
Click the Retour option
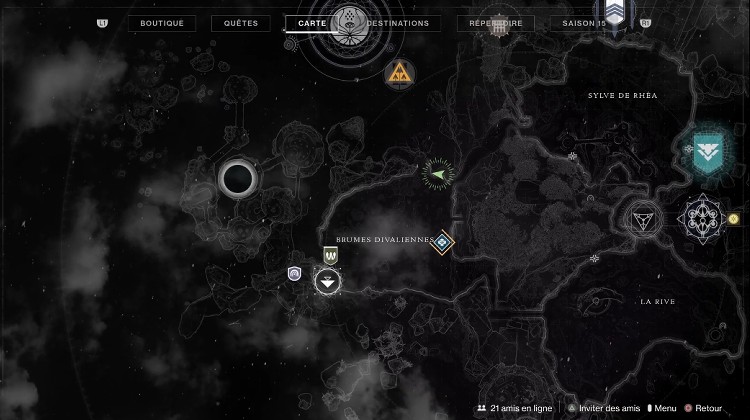(x=704, y=408)
